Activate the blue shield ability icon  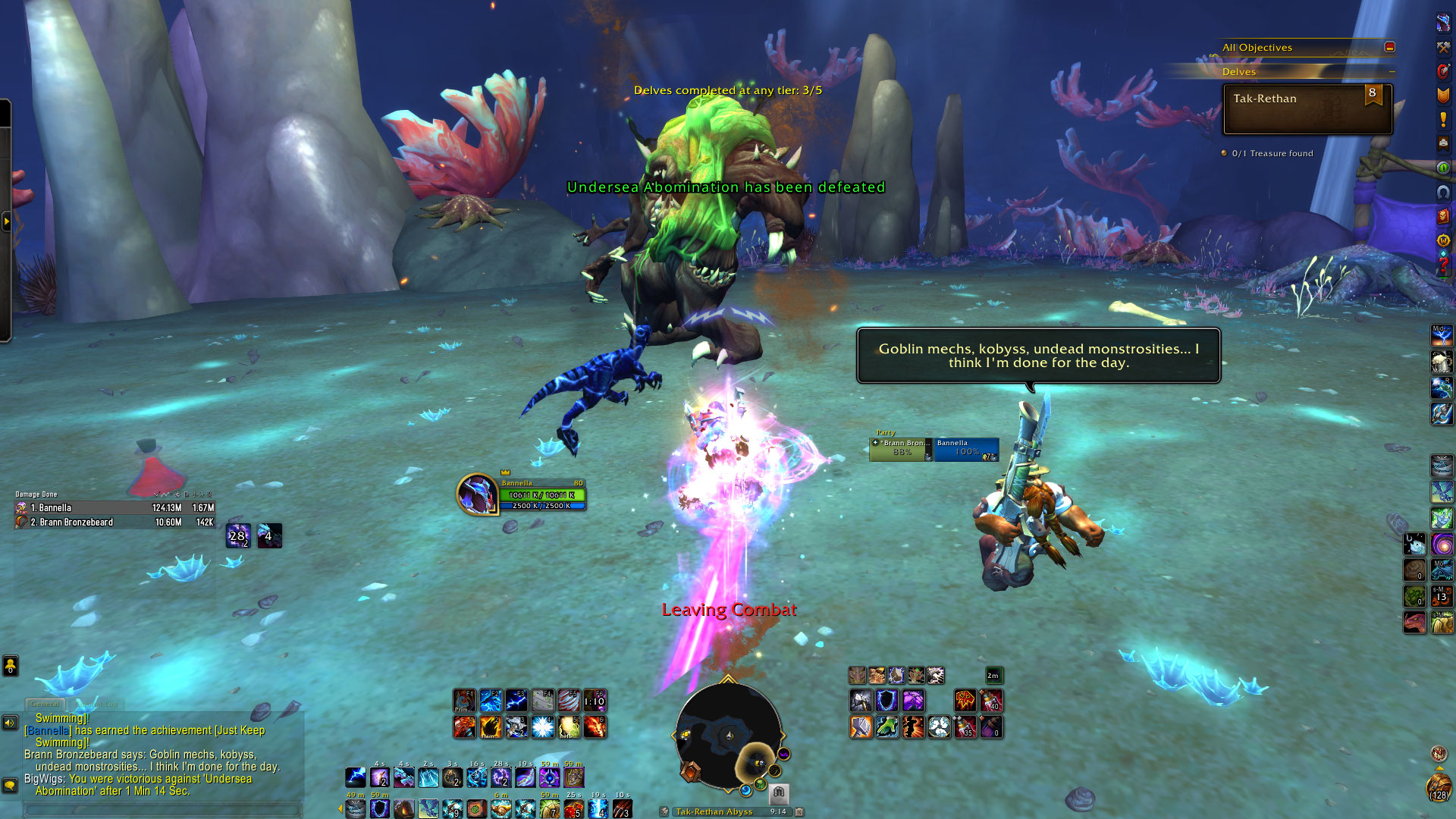click(x=886, y=701)
